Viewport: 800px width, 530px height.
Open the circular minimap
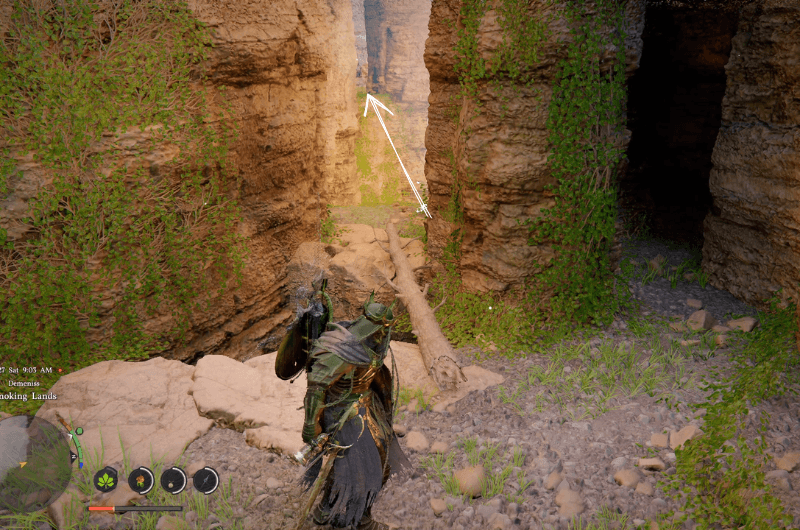(35, 463)
